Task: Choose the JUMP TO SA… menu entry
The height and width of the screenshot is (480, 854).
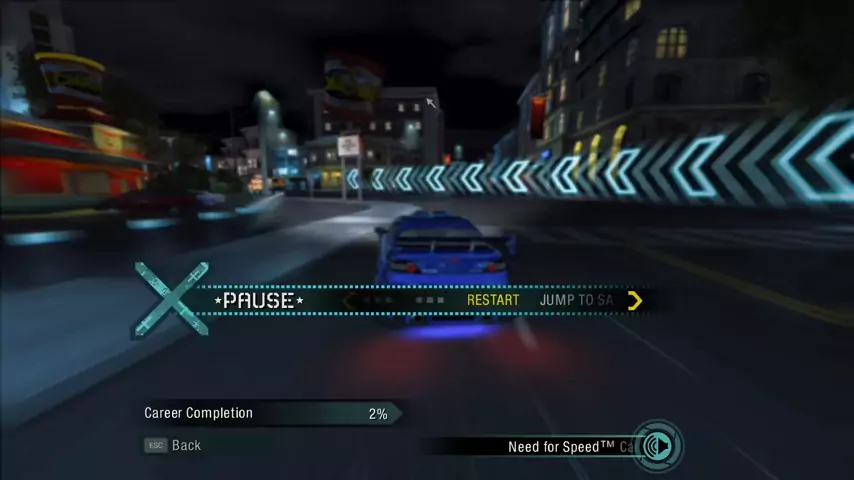Action: (576, 300)
